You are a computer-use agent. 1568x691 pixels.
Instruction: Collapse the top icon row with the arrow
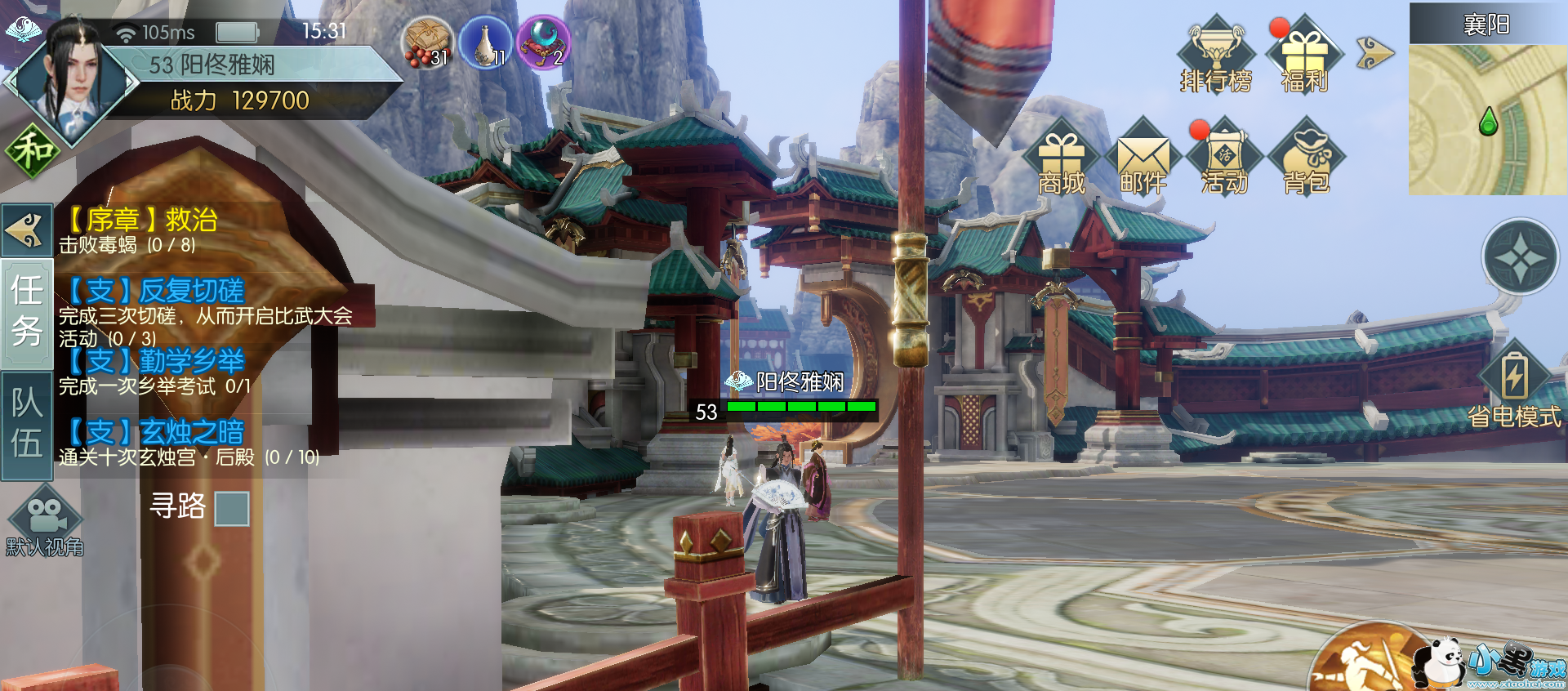[1374, 53]
